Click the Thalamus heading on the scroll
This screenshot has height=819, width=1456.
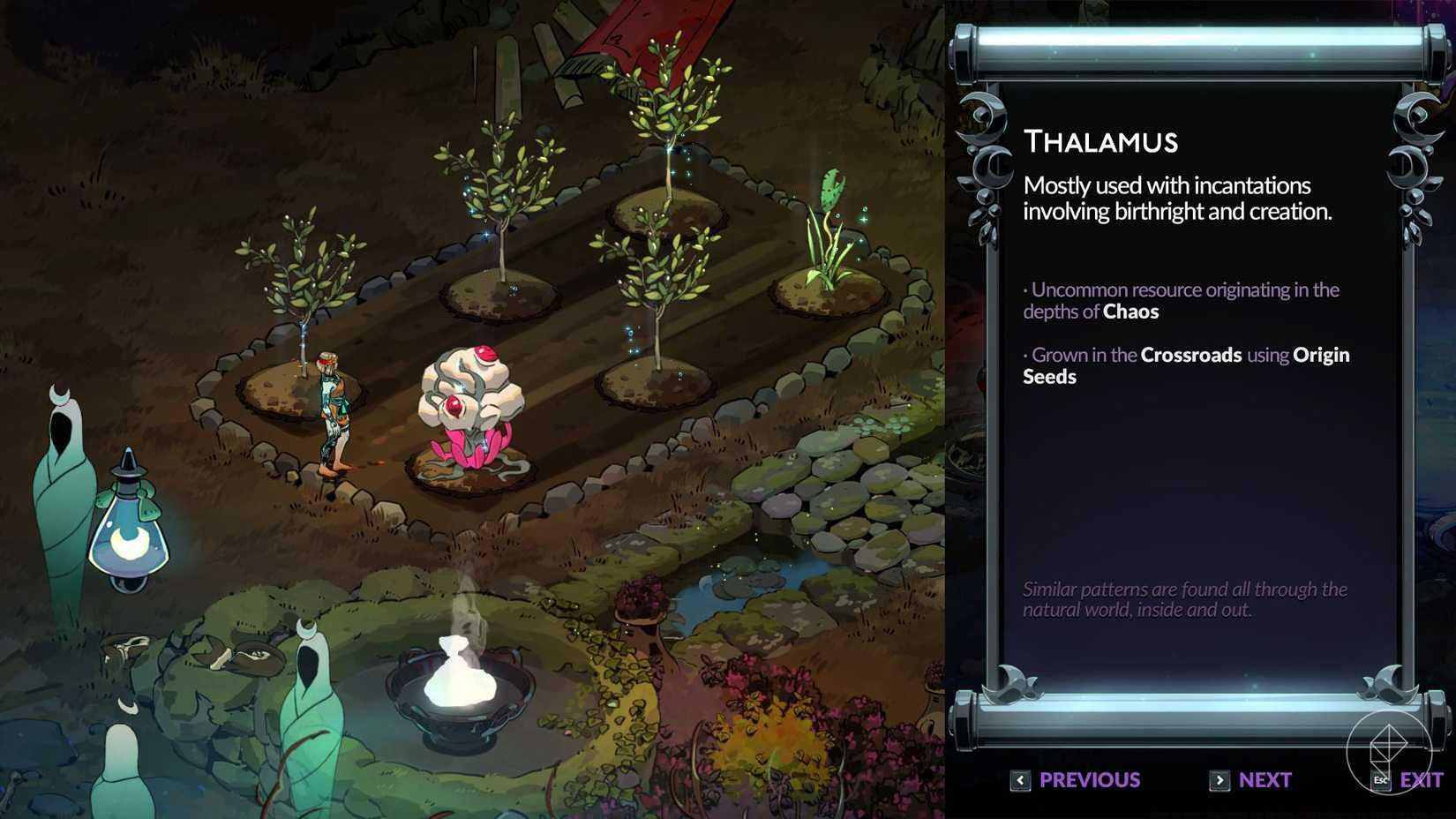(1101, 141)
